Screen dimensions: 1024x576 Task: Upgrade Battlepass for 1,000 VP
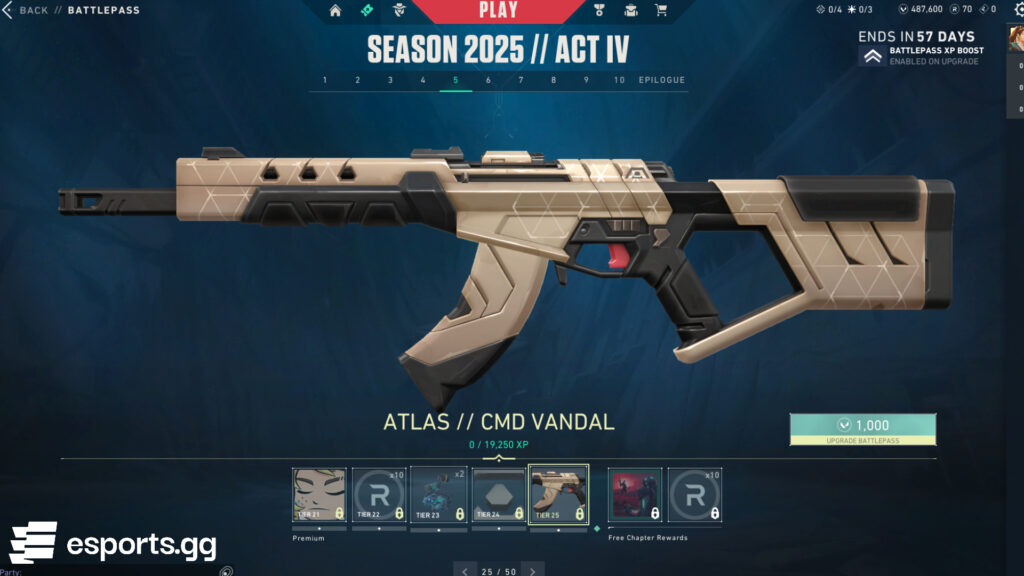(862, 429)
